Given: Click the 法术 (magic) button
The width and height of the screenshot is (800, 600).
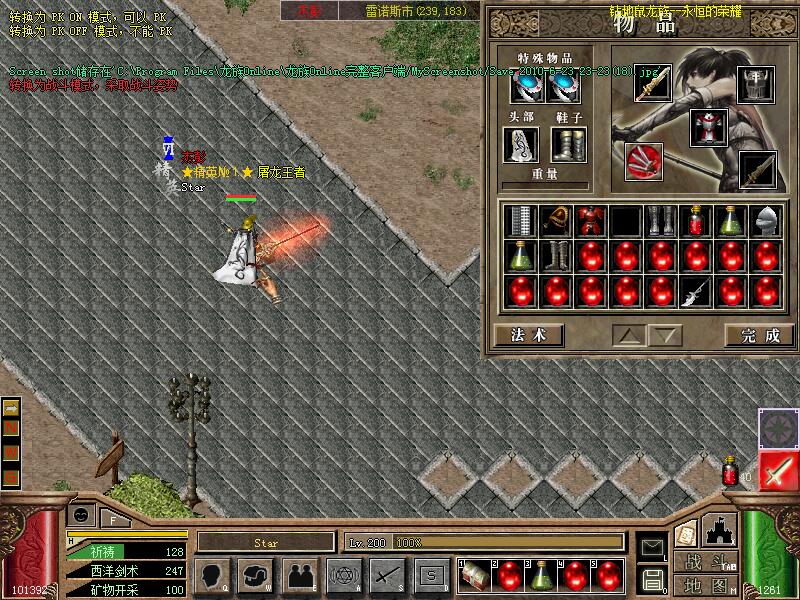Looking at the screenshot, I should click(528, 335).
